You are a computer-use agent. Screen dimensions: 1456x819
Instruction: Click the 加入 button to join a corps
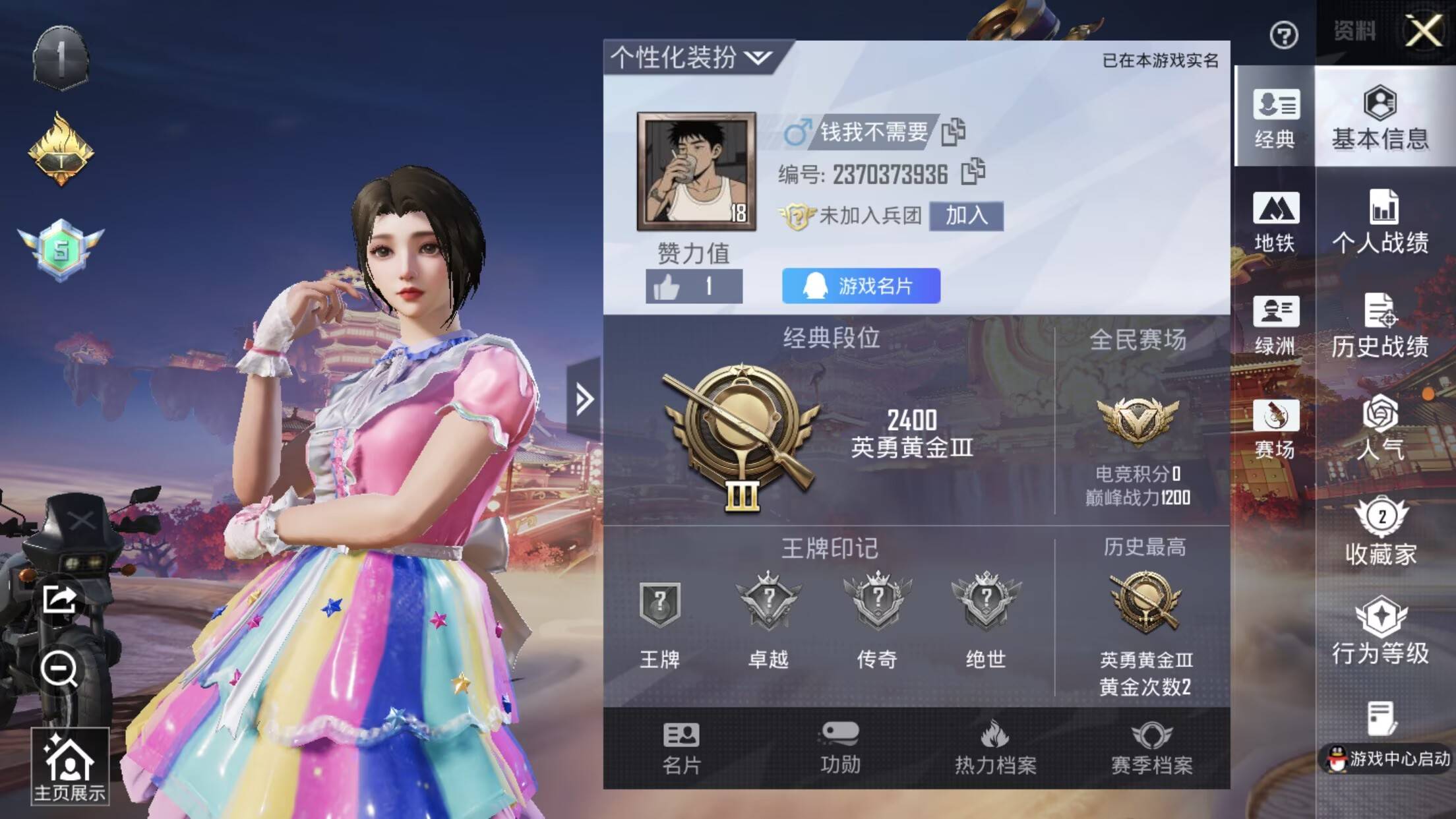[x=966, y=216]
